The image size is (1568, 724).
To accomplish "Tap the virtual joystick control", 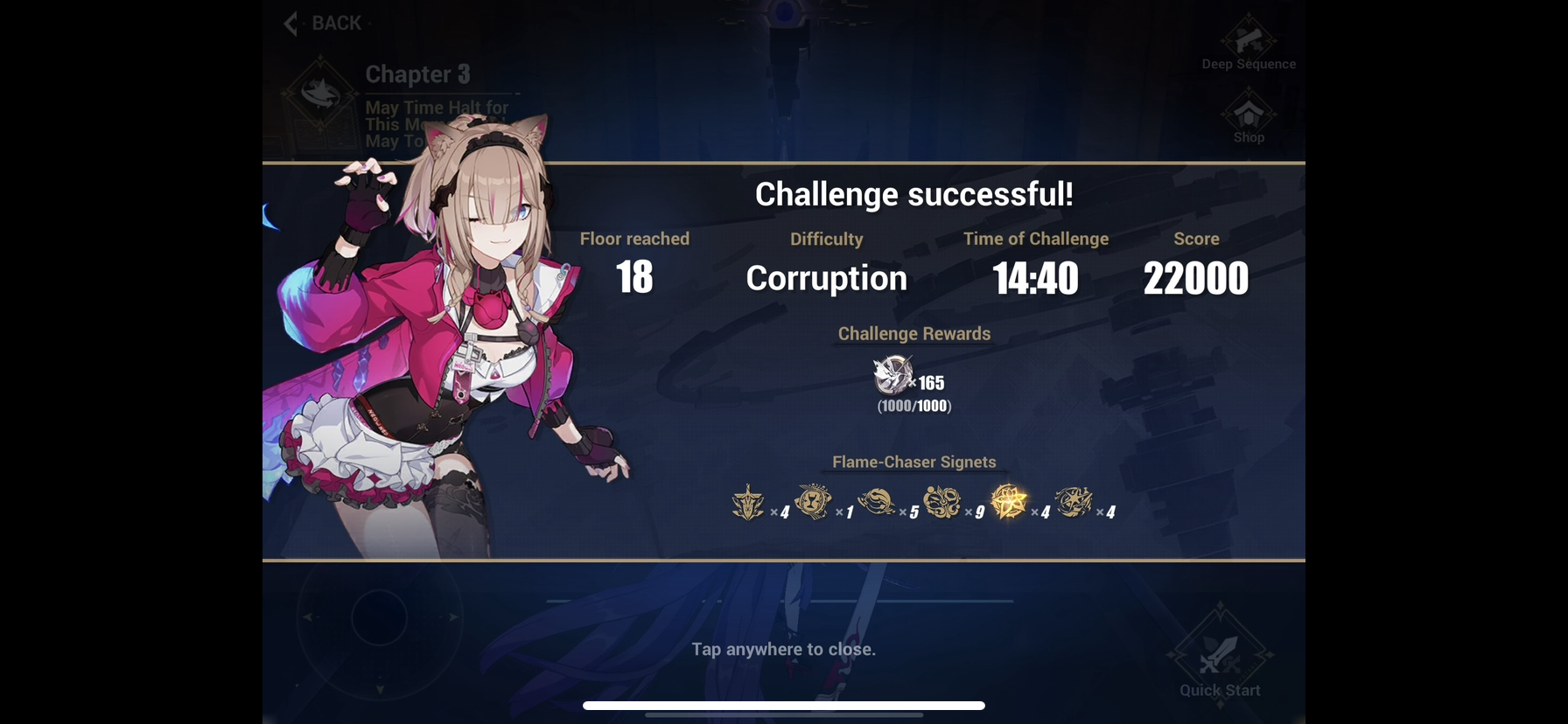I will click(378, 618).
